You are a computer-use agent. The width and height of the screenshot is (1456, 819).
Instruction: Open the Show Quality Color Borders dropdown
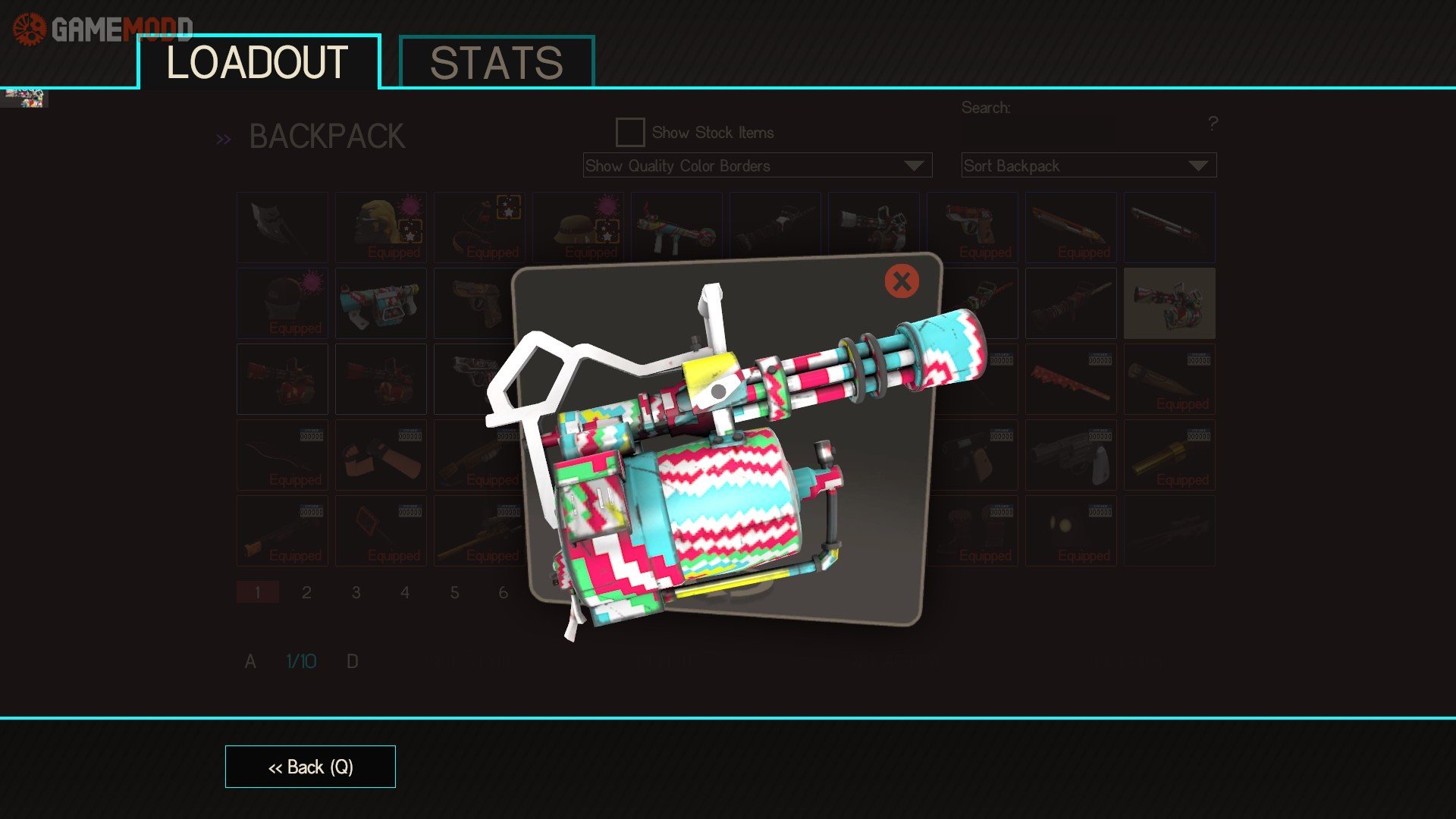(757, 165)
